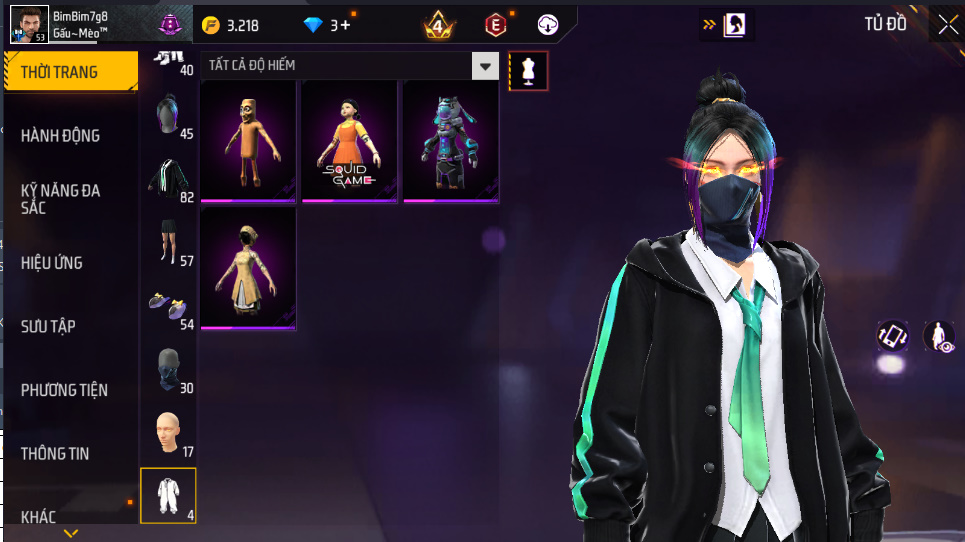This screenshot has width=965, height=542.
Task: Pick the teal robot armor costume
Action: point(451,142)
